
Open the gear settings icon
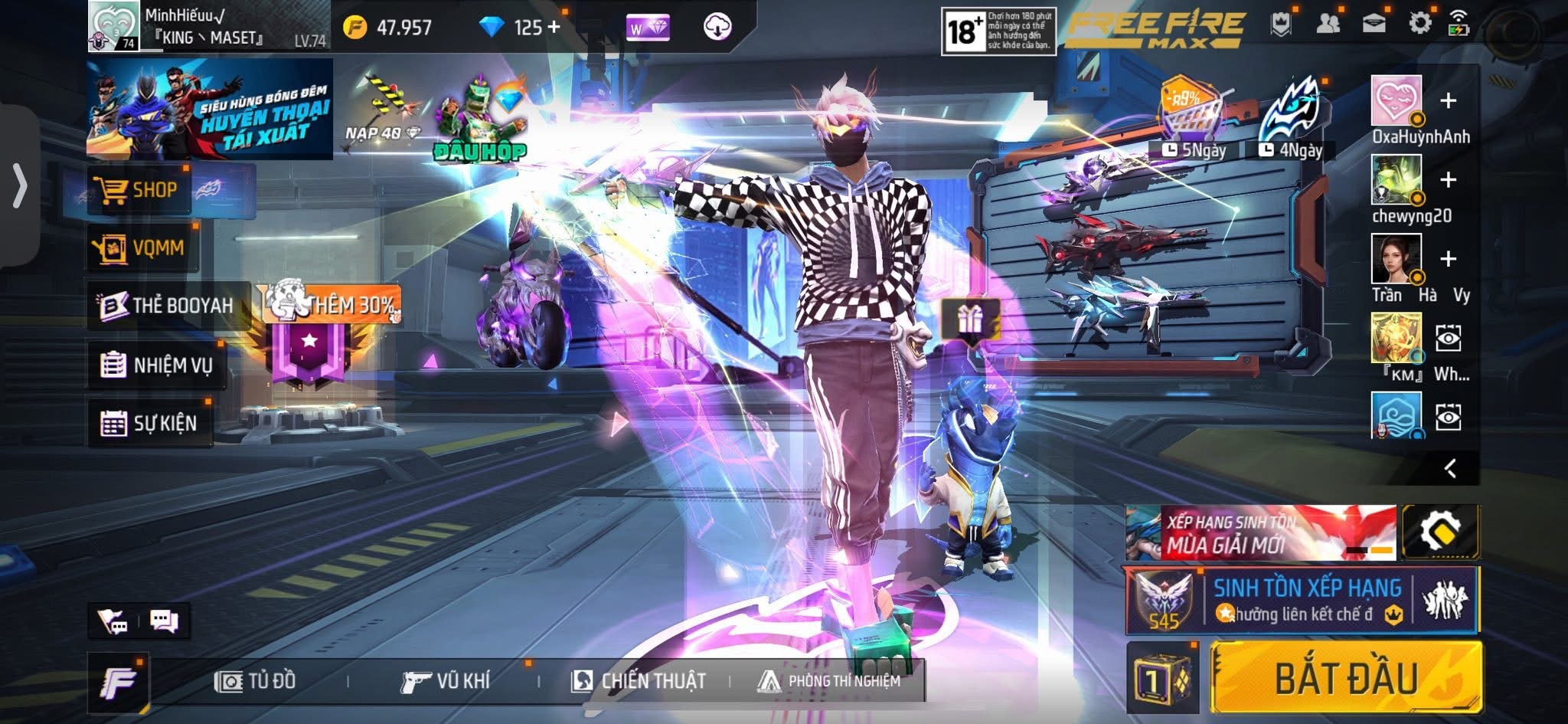[1419, 24]
